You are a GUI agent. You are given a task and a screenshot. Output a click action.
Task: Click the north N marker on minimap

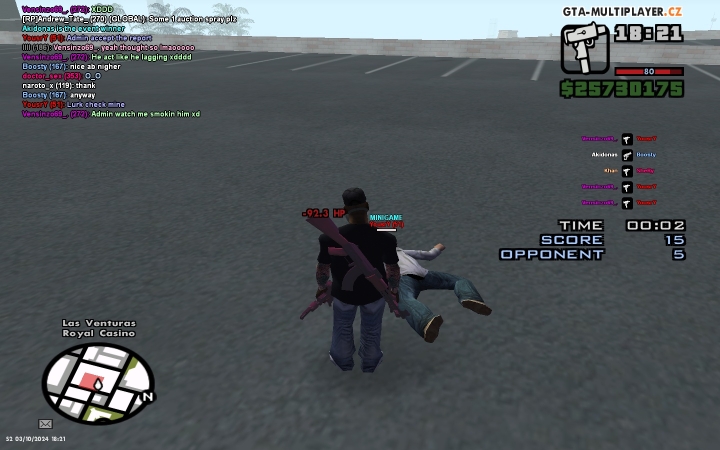[x=147, y=396]
